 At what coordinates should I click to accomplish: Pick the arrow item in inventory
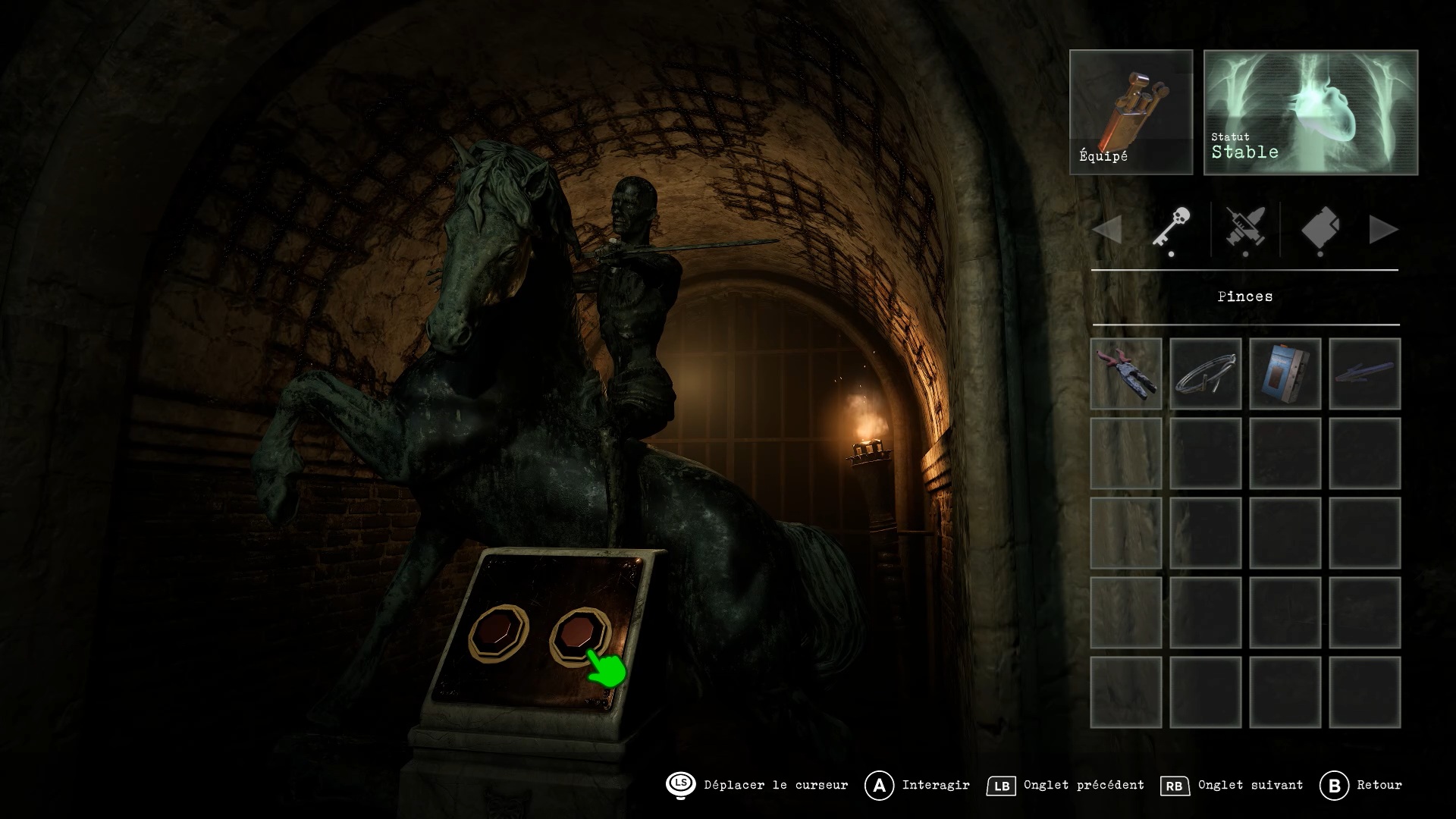pos(1364,374)
